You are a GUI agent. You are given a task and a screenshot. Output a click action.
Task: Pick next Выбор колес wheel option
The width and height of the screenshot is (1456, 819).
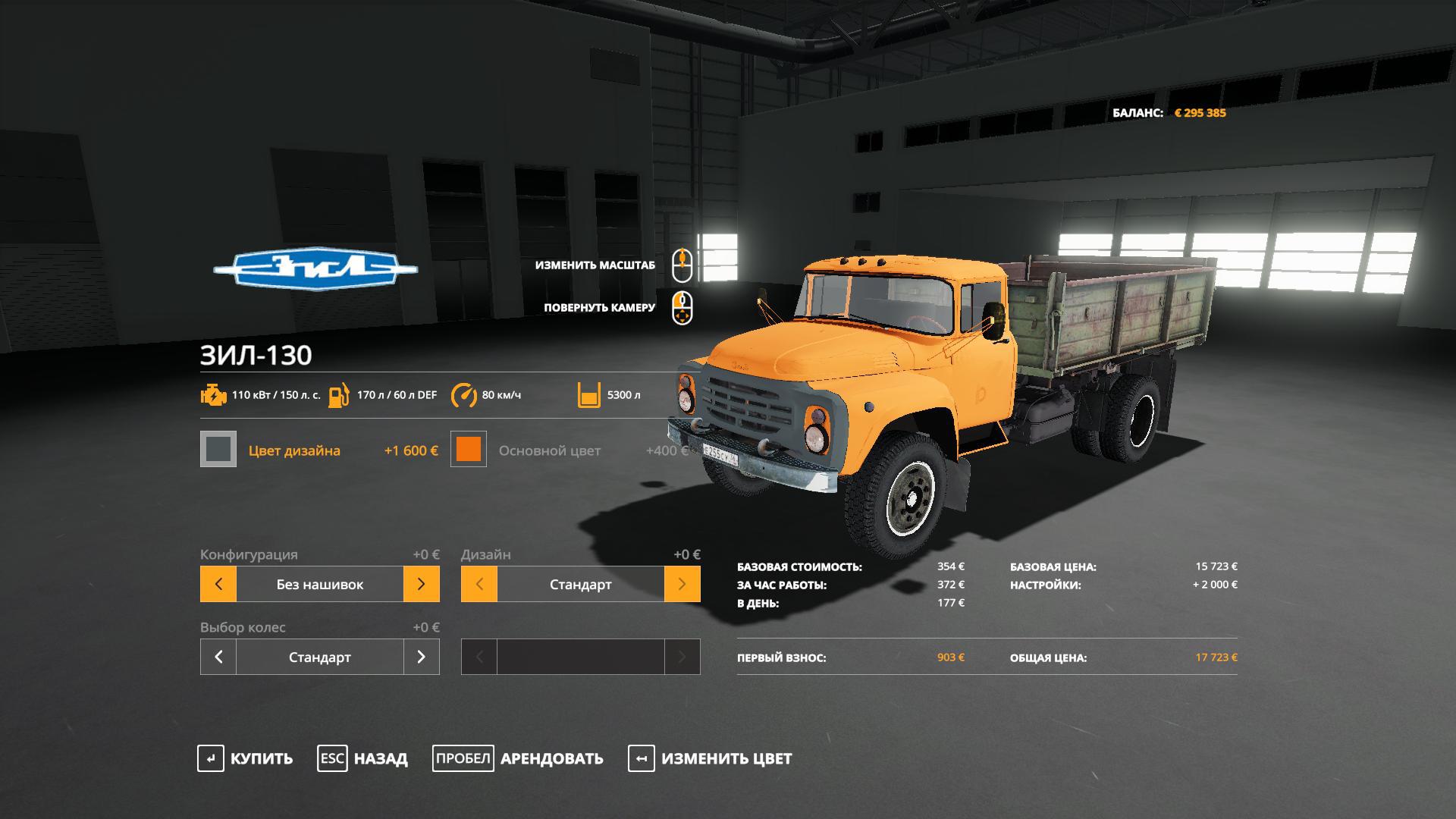(x=422, y=657)
